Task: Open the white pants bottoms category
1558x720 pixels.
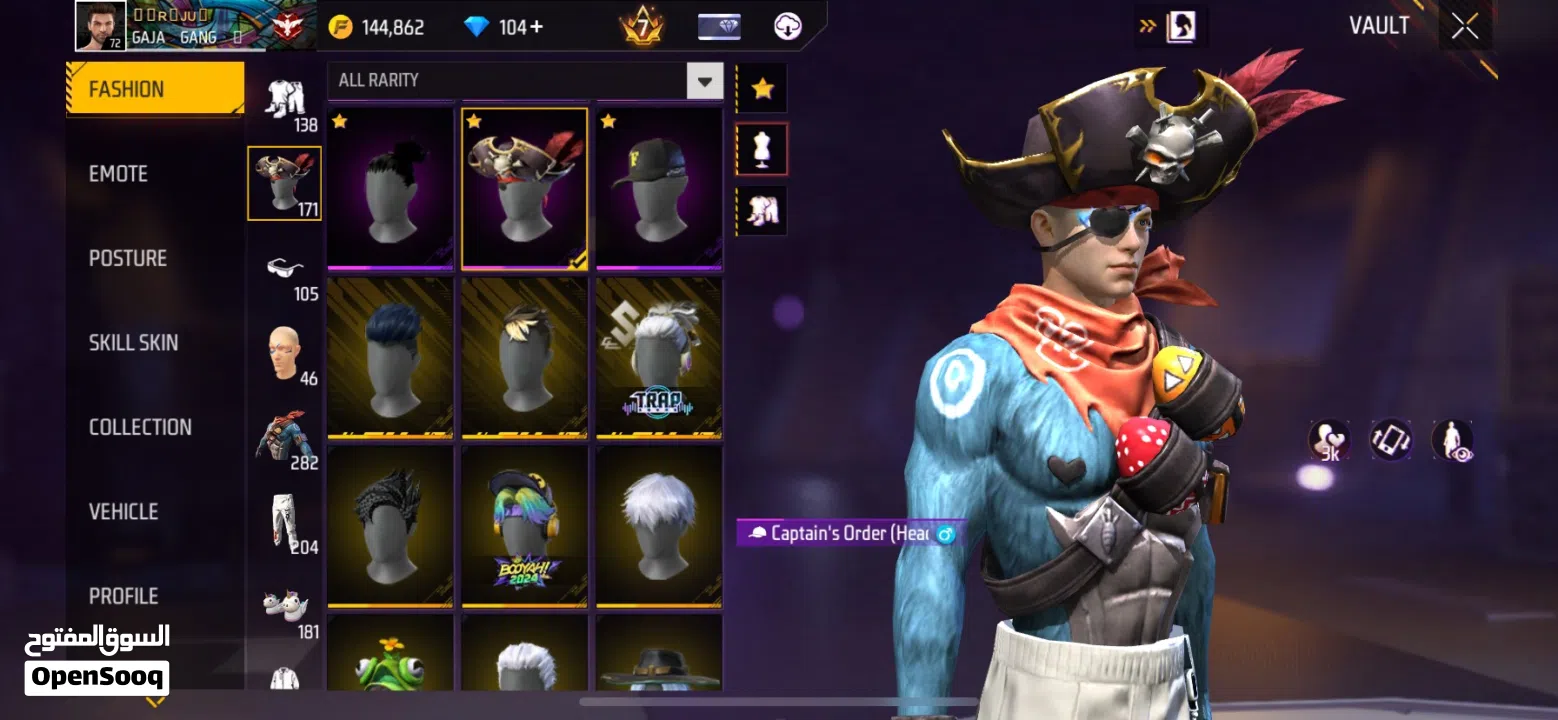Action: point(285,522)
